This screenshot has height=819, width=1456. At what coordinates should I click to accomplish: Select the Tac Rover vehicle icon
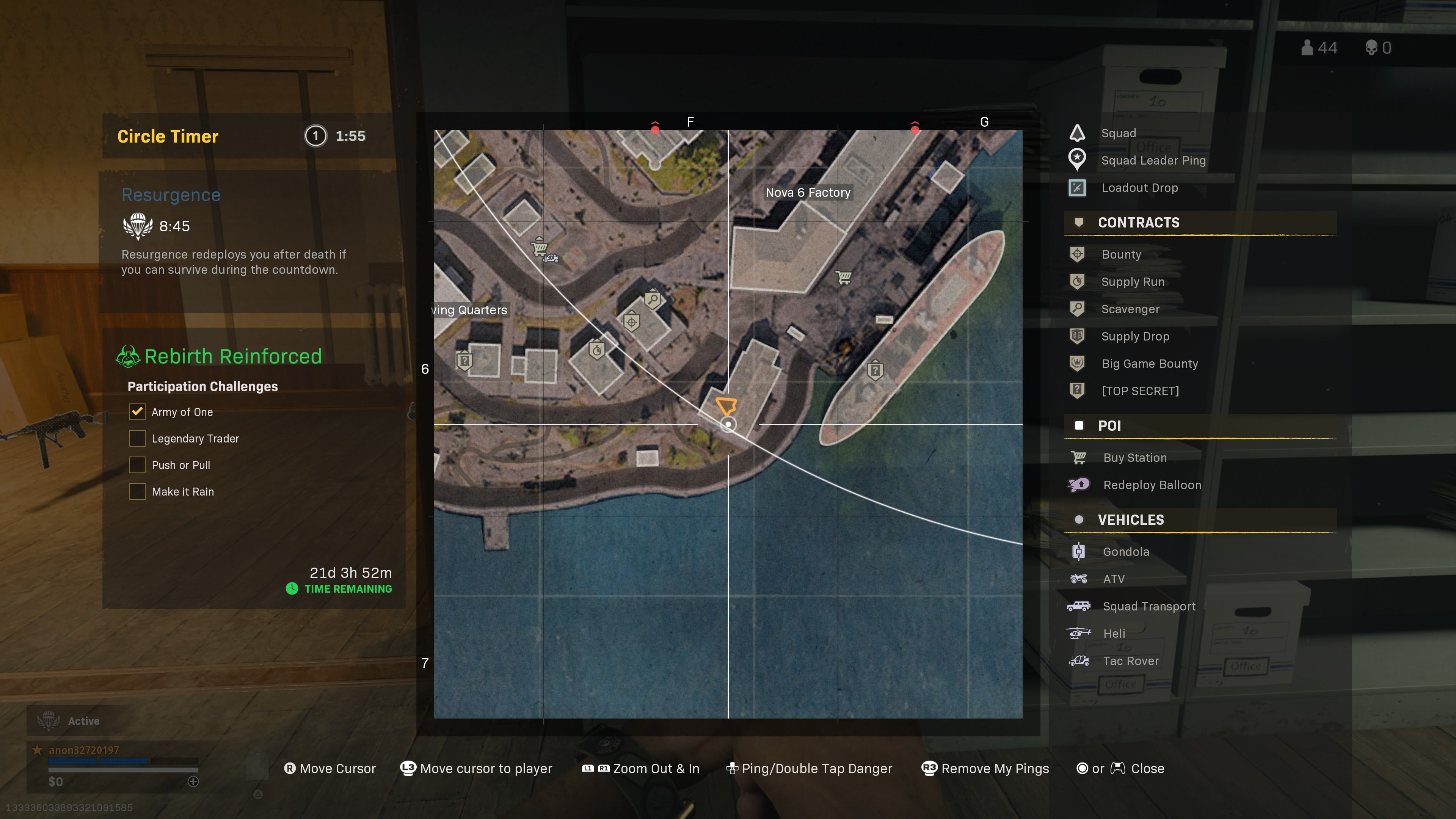(x=1078, y=660)
